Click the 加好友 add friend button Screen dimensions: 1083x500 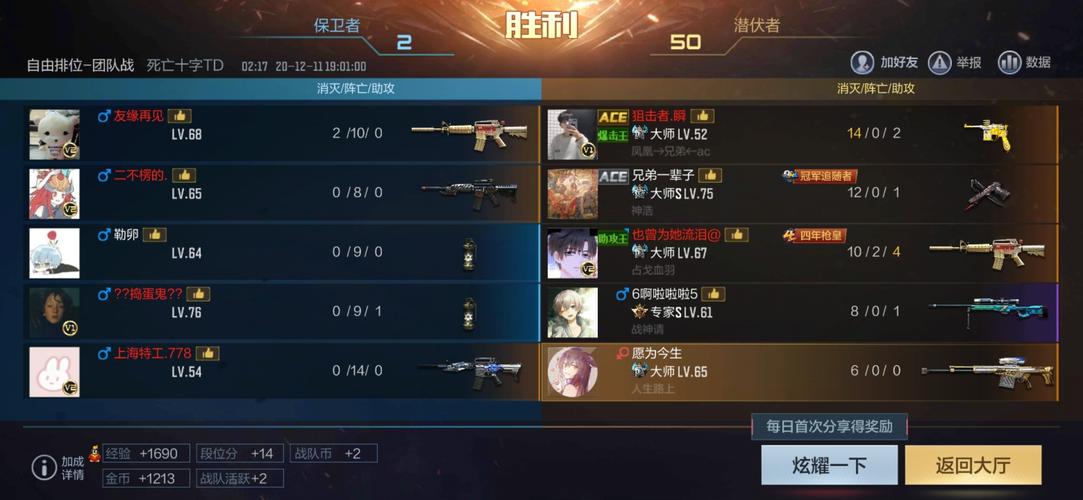click(884, 63)
